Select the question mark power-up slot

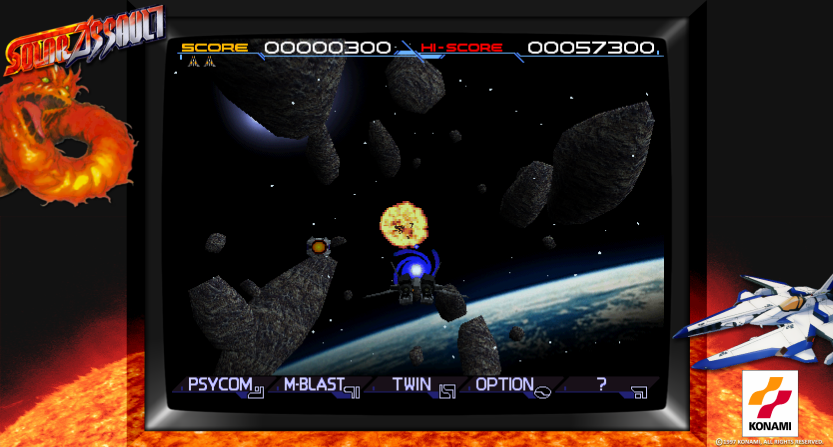(606, 385)
